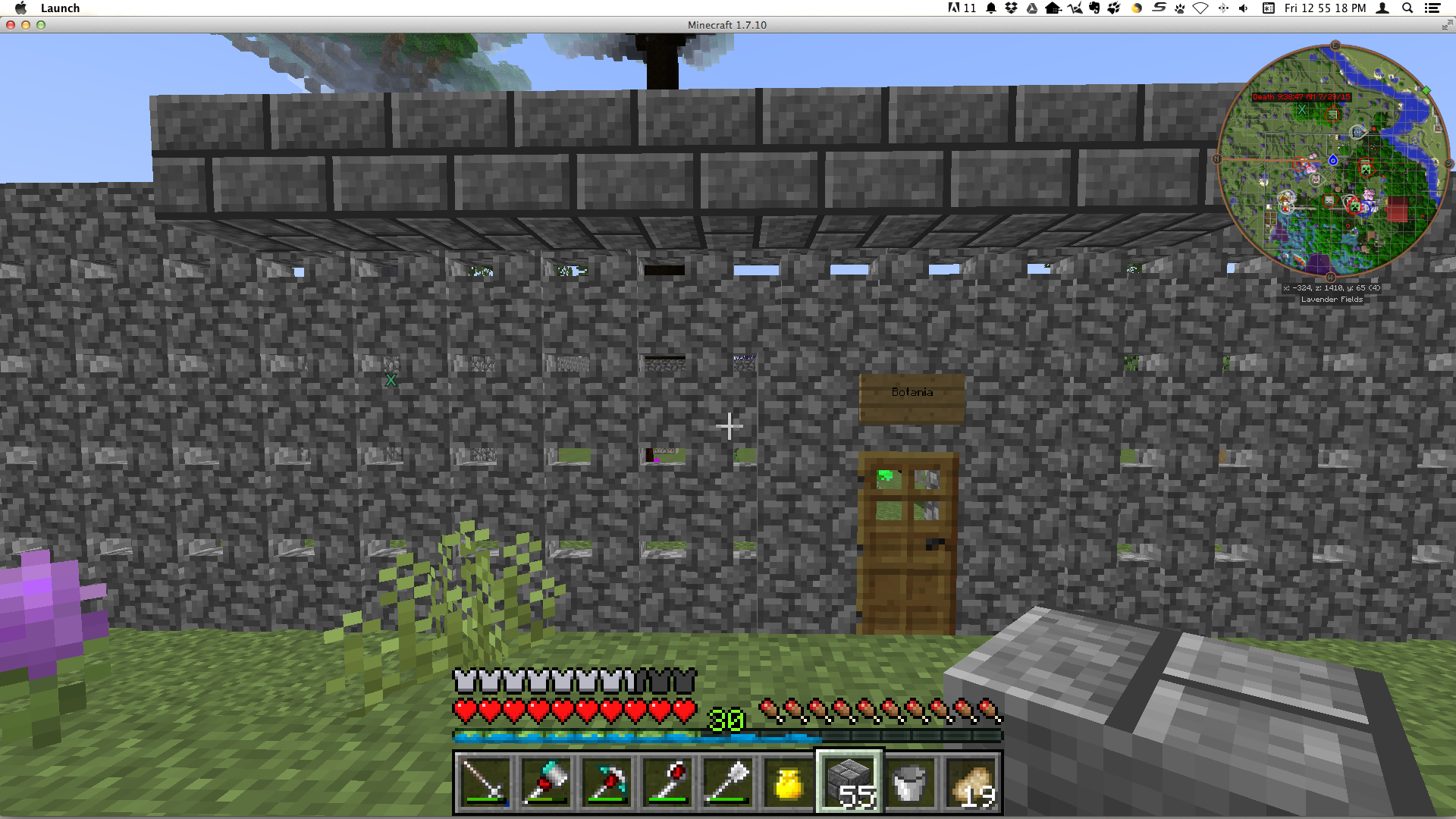Minimize the Minecraft window with yellow button

coord(26,25)
